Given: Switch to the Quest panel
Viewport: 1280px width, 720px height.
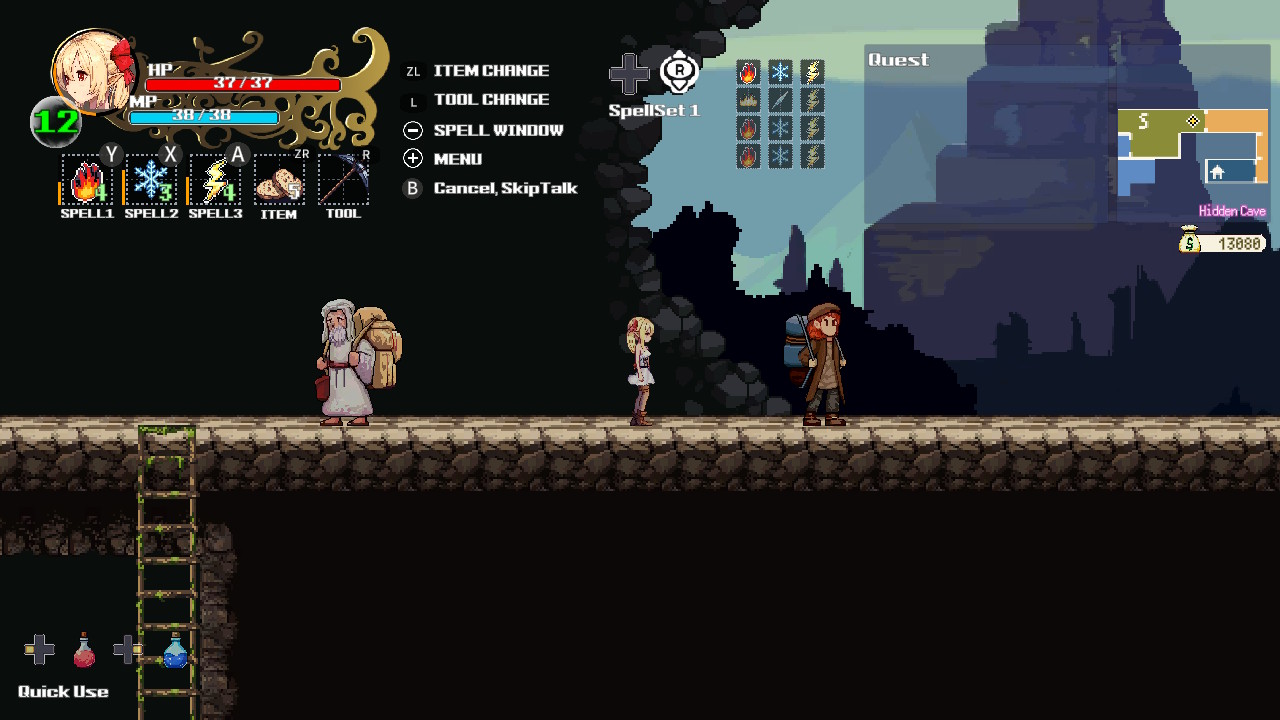Looking at the screenshot, I should click(897, 60).
